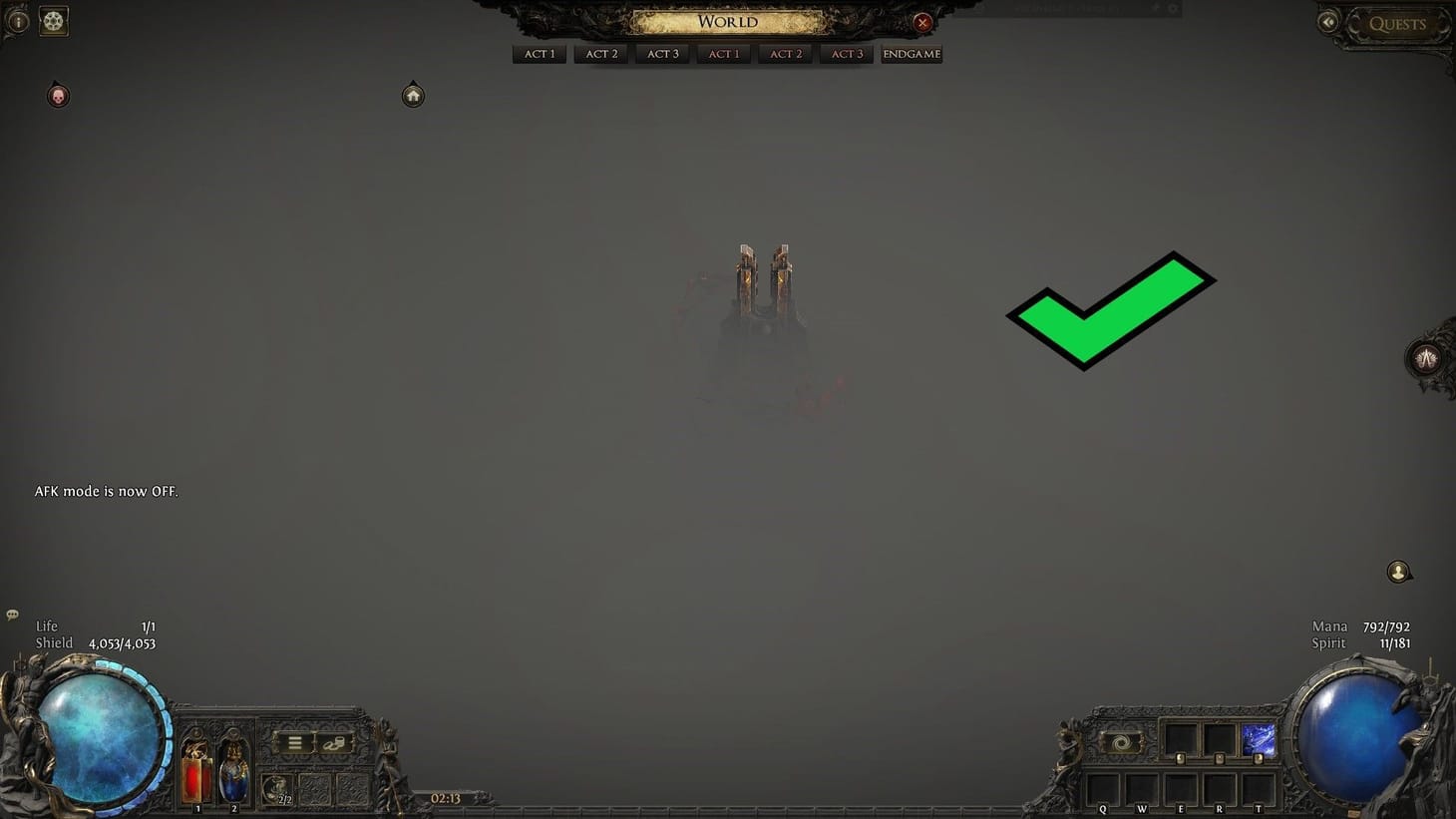Open the player social icon on the right
Viewport: 1456px width, 819px height.
1398,571
